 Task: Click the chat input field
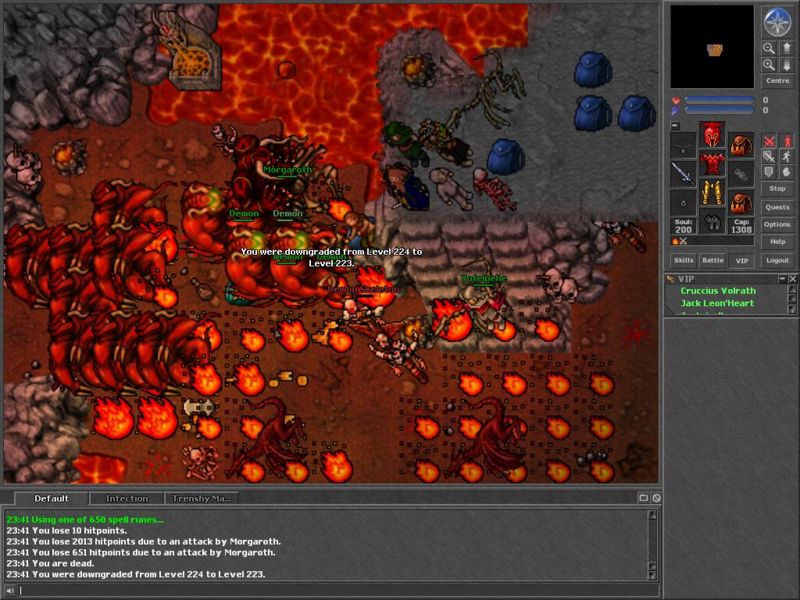tap(330, 591)
